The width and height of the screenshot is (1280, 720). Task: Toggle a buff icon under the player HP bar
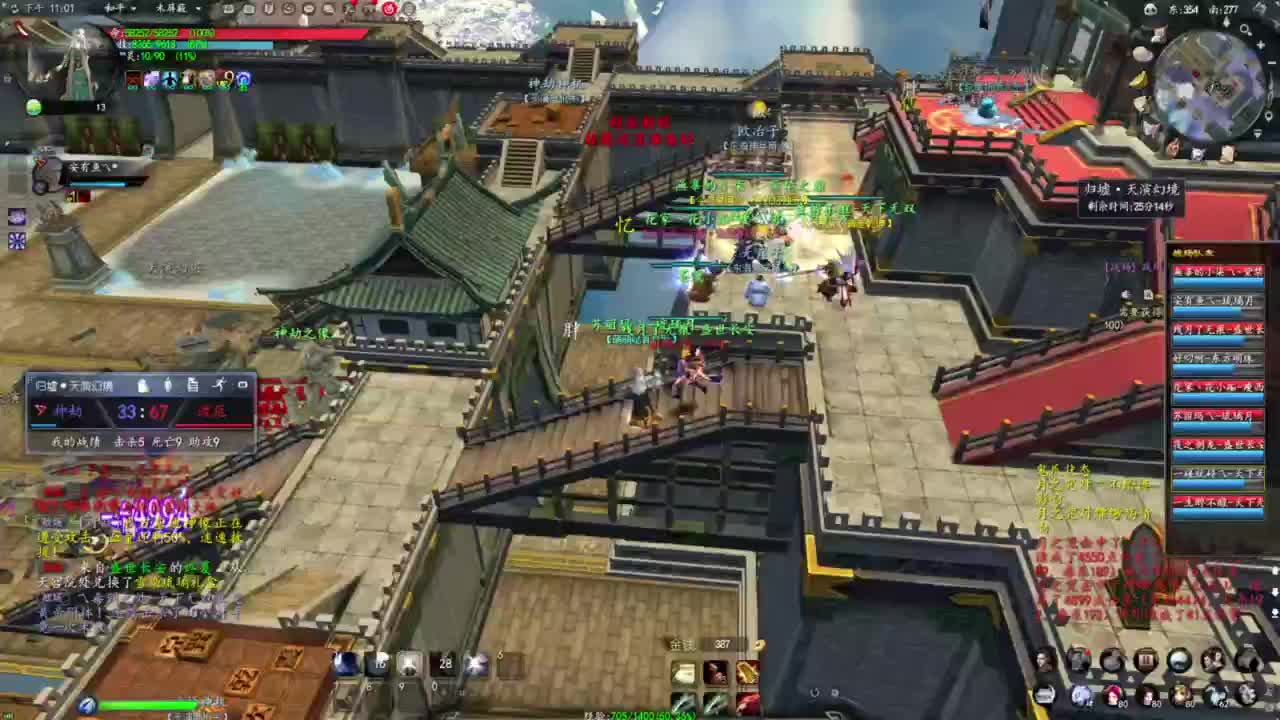[x=135, y=80]
